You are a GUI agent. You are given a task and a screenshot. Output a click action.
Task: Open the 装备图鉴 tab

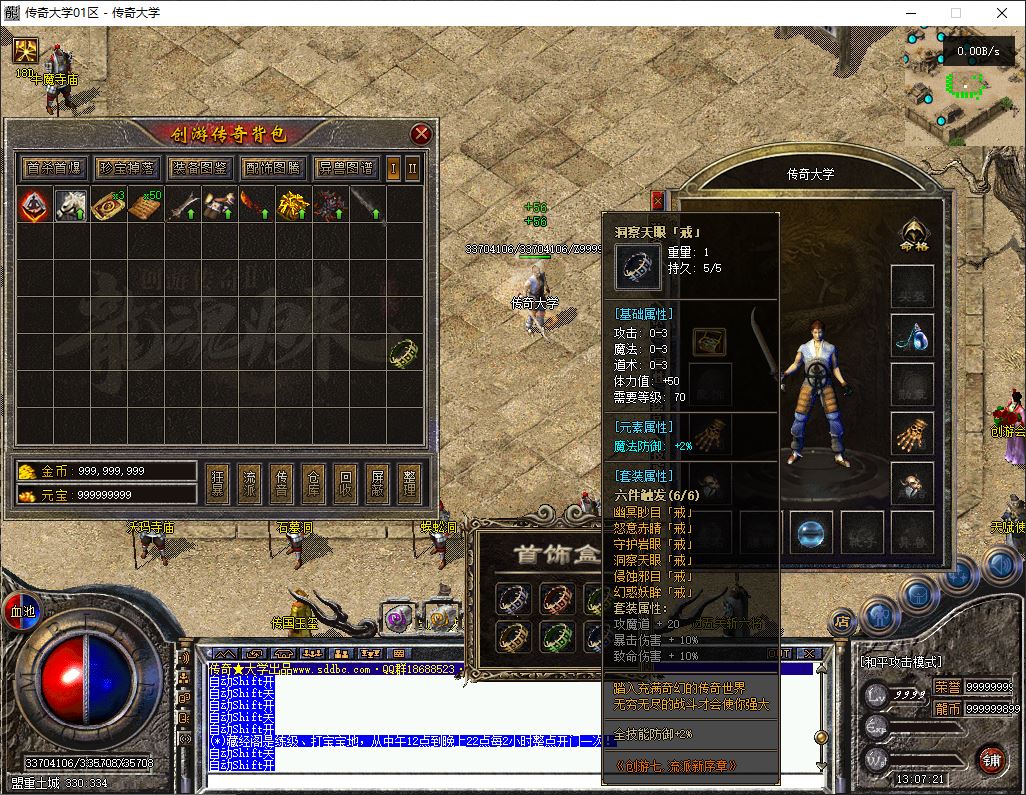click(x=199, y=168)
